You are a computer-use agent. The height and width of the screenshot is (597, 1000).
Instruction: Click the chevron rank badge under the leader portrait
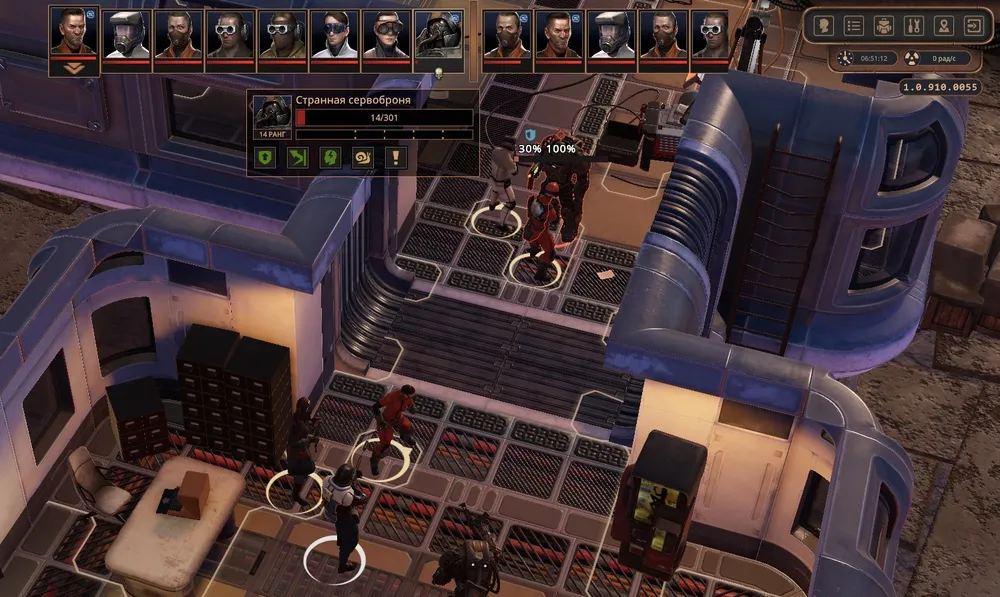point(73,69)
